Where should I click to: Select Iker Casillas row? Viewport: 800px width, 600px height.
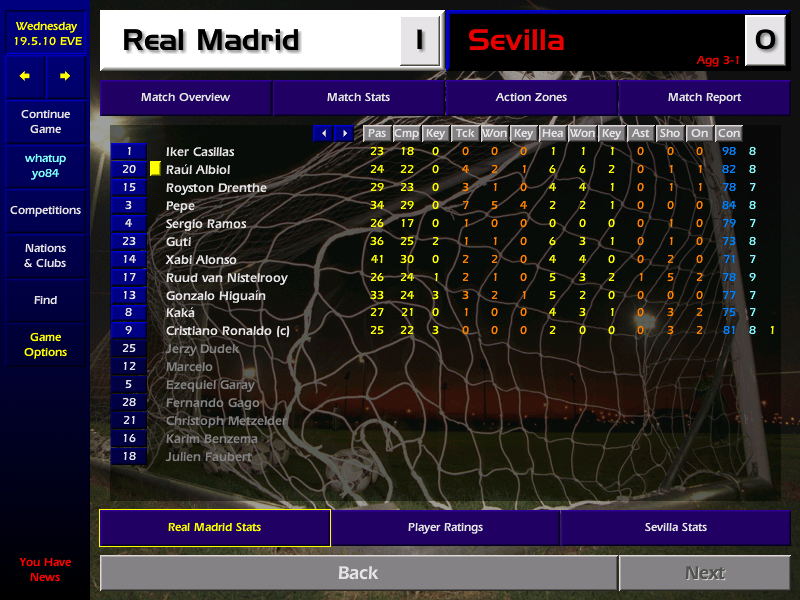(200, 152)
